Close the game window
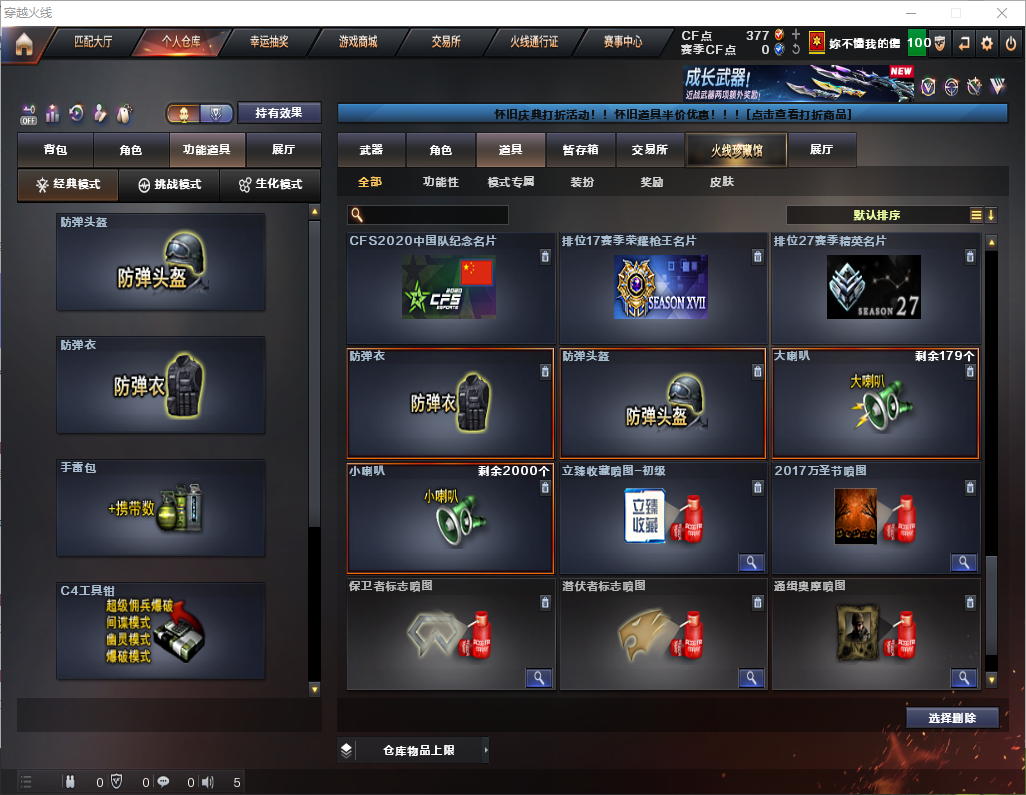This screenshot has width=1026, height=795. (x=1002, y=13)
